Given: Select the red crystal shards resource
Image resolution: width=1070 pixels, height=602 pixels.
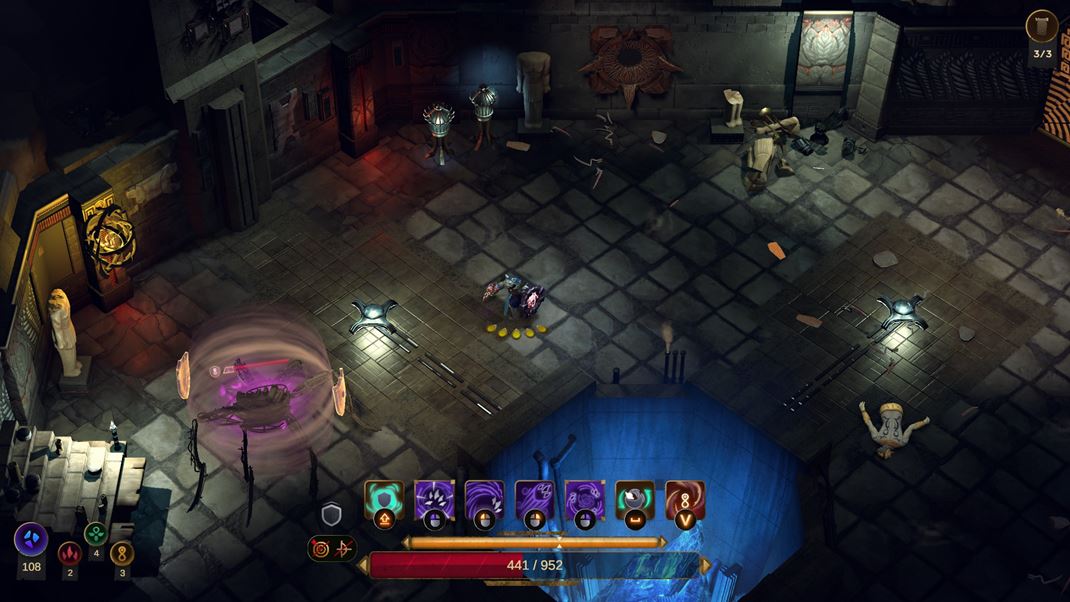Looking at the screenshot, I should click(69, 553).
